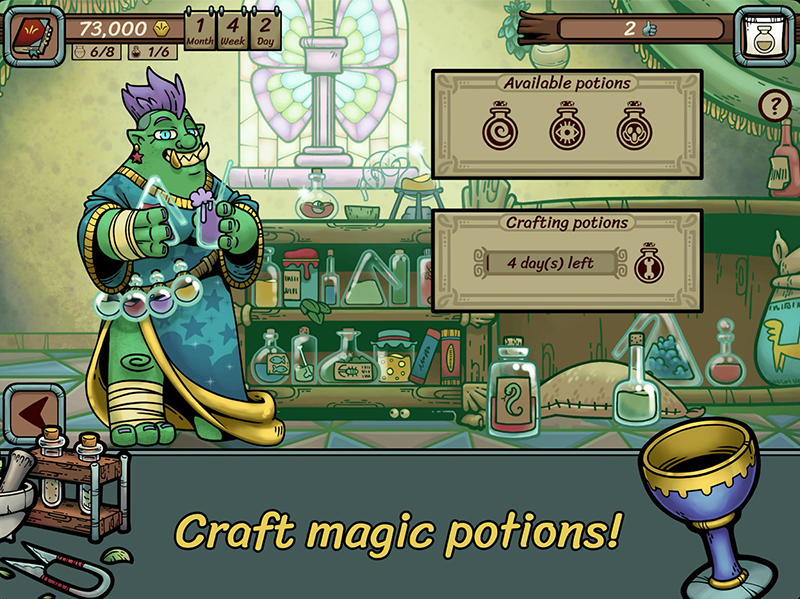Choose the eye potion under Available potions
Viewport: 800px width, 599px height.
pyautogui.click(x=566, y=129)
